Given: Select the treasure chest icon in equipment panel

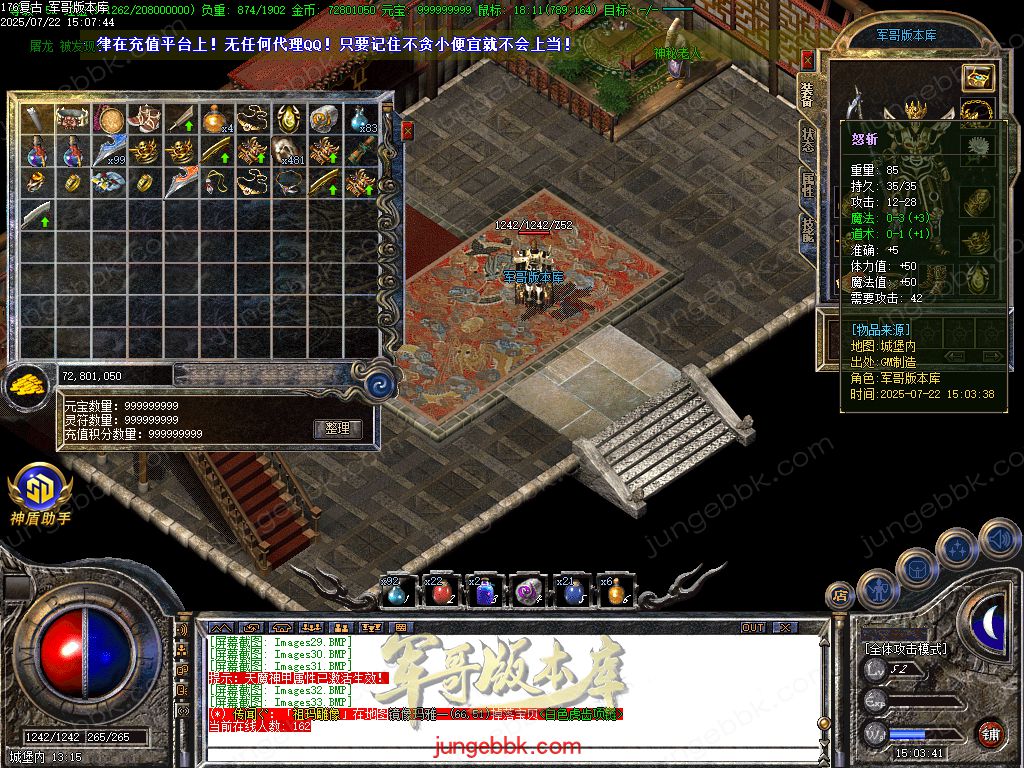Looking at the screenshot, I should [978, 77].
